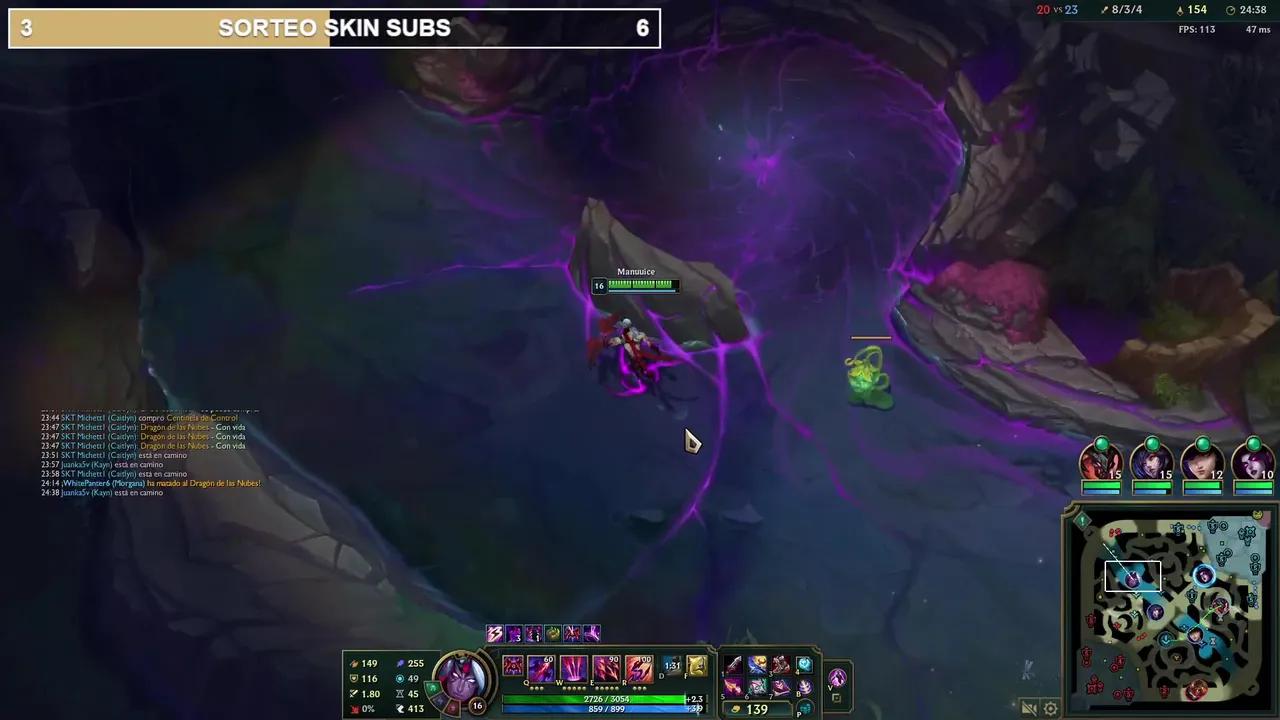Image resolution: width=1280 pixels, height=720 pixels.
Task: Click the white camera rectangle on the minimap
Action: (1131, 574)
